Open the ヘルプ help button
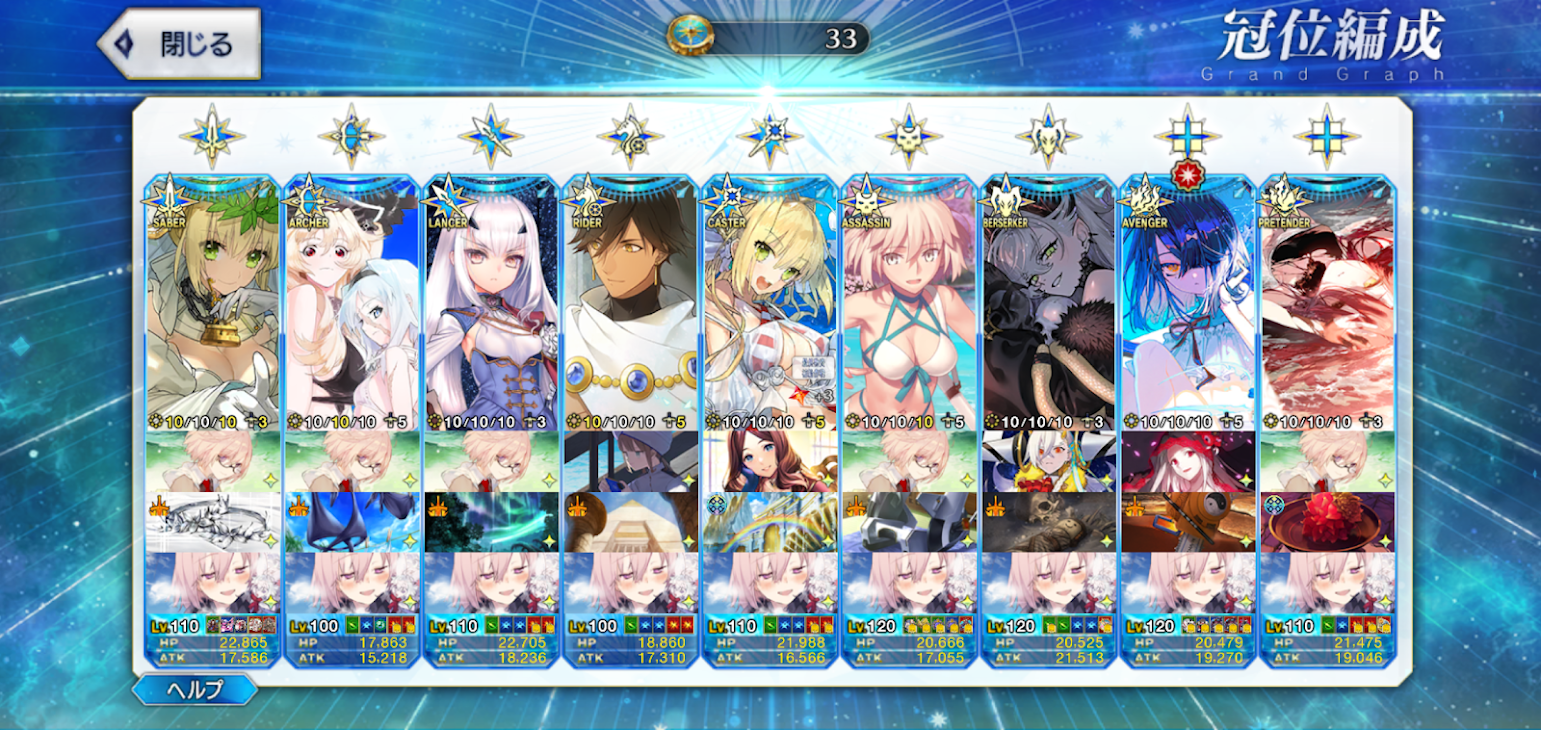 (194, 689)
